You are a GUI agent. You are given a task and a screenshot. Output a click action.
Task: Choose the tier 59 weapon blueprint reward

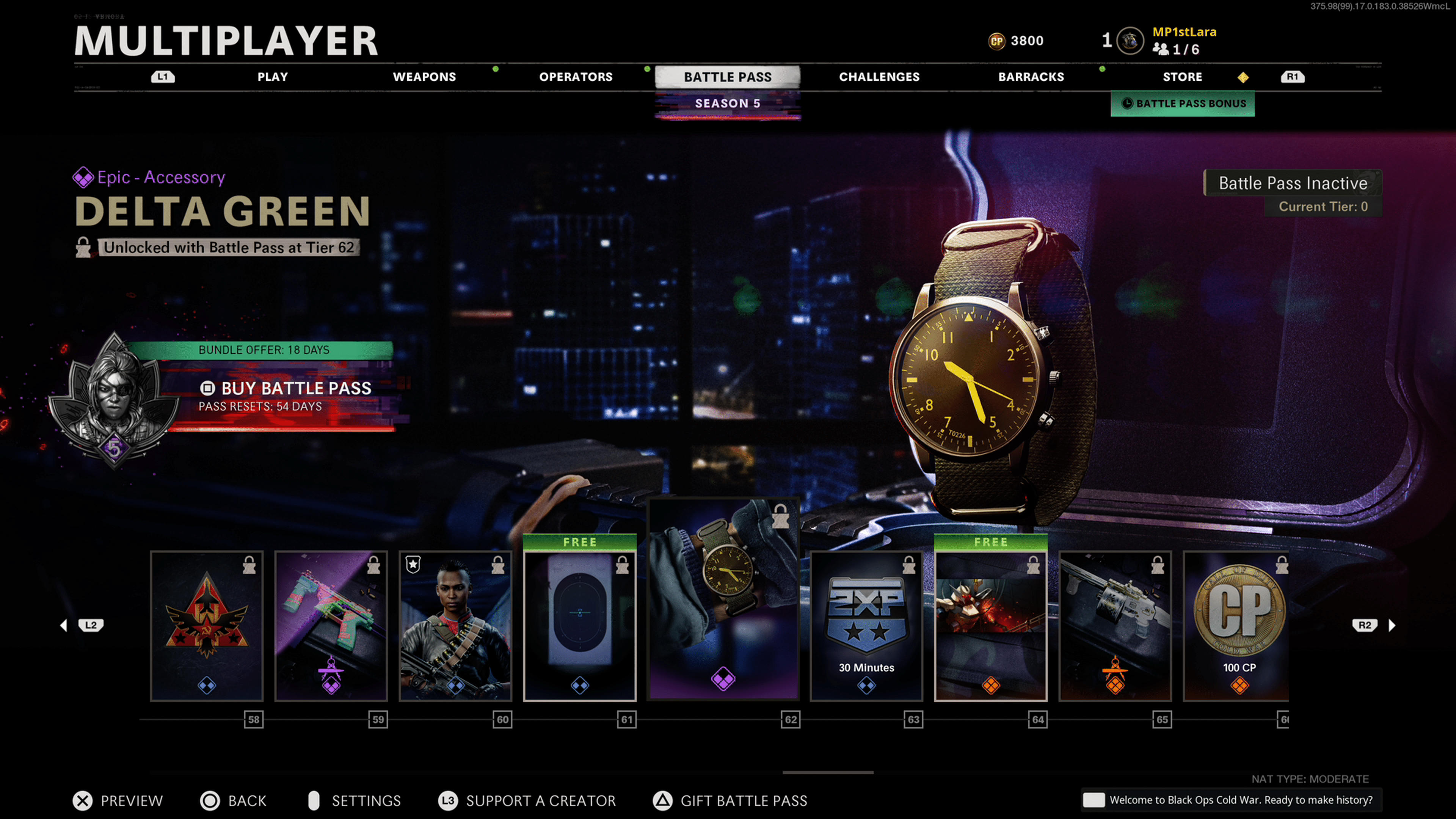coord(331,626)
